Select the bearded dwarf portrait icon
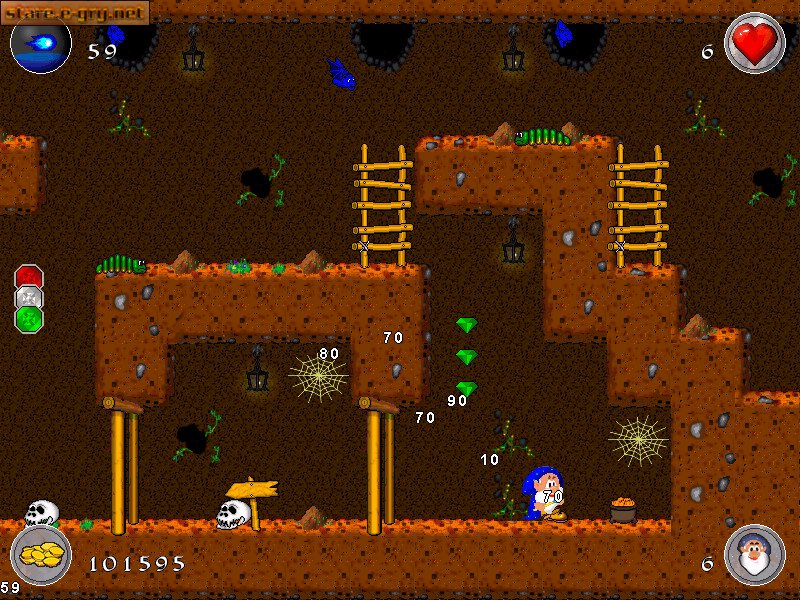Viewport: 800px width, 600px height. coord(754,555)
